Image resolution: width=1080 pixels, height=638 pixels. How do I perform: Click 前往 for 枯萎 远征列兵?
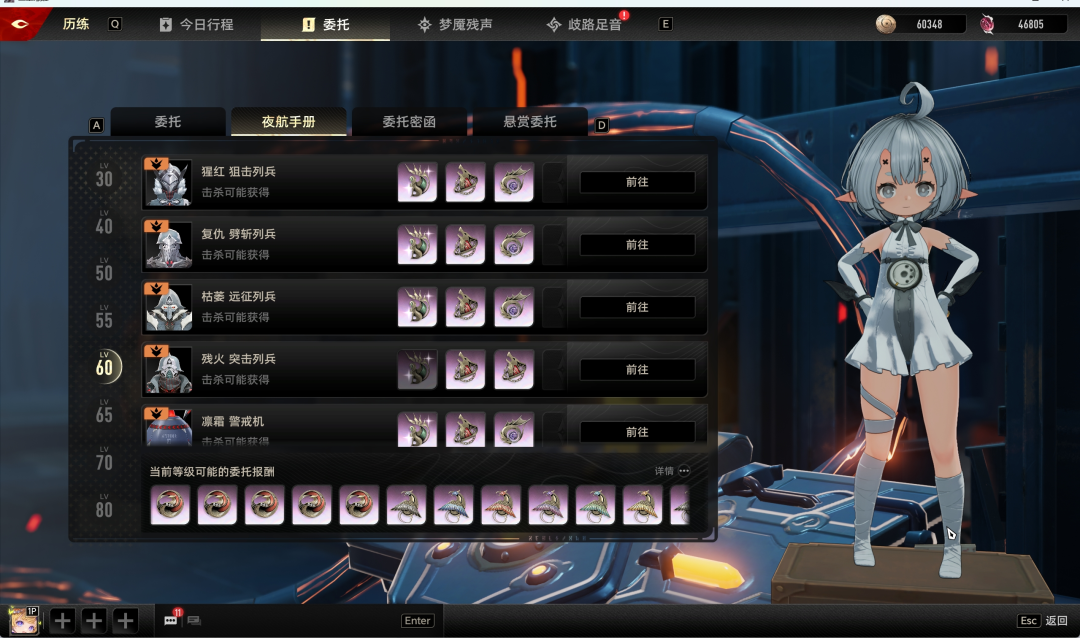coord(637,307)
